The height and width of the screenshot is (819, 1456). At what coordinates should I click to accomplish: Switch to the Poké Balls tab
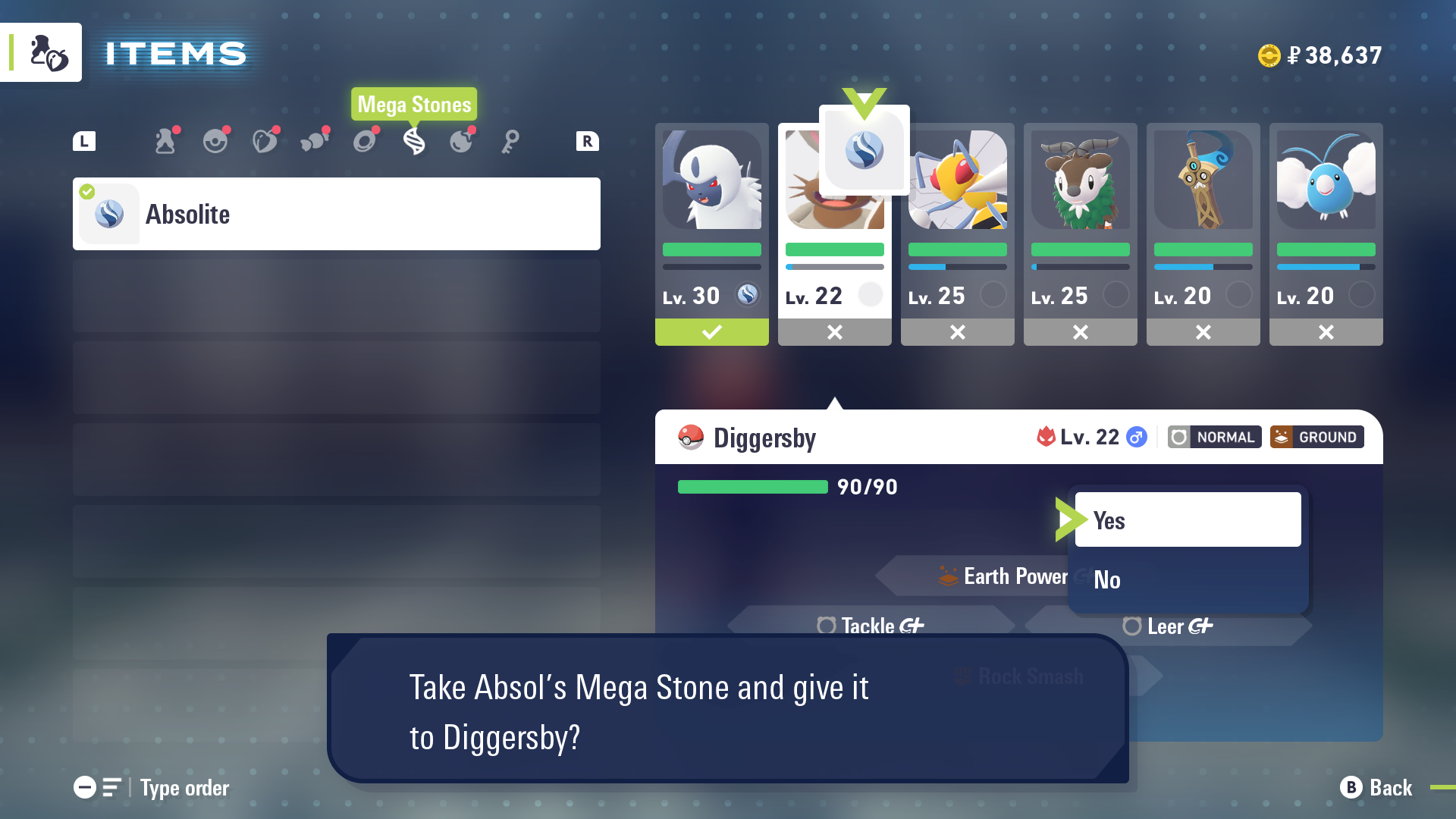click(x=215, y=141)
